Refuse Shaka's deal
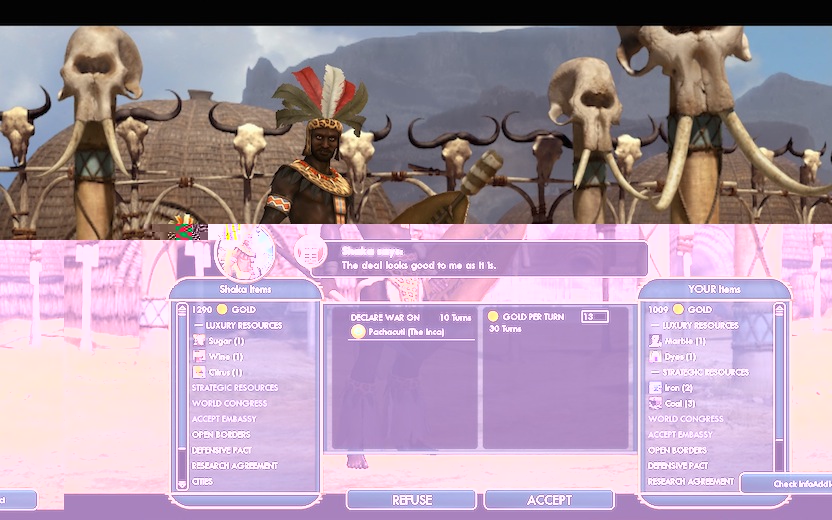This screenshot has height=520, width=832. coord(412,500)
